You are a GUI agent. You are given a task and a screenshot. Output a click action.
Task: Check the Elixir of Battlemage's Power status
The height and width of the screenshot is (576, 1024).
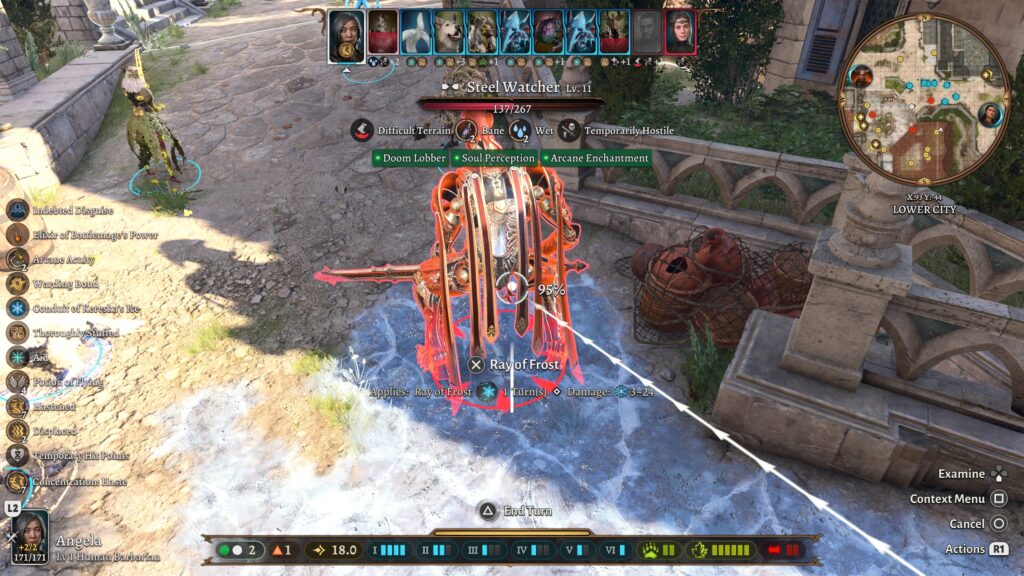[17, 234]
